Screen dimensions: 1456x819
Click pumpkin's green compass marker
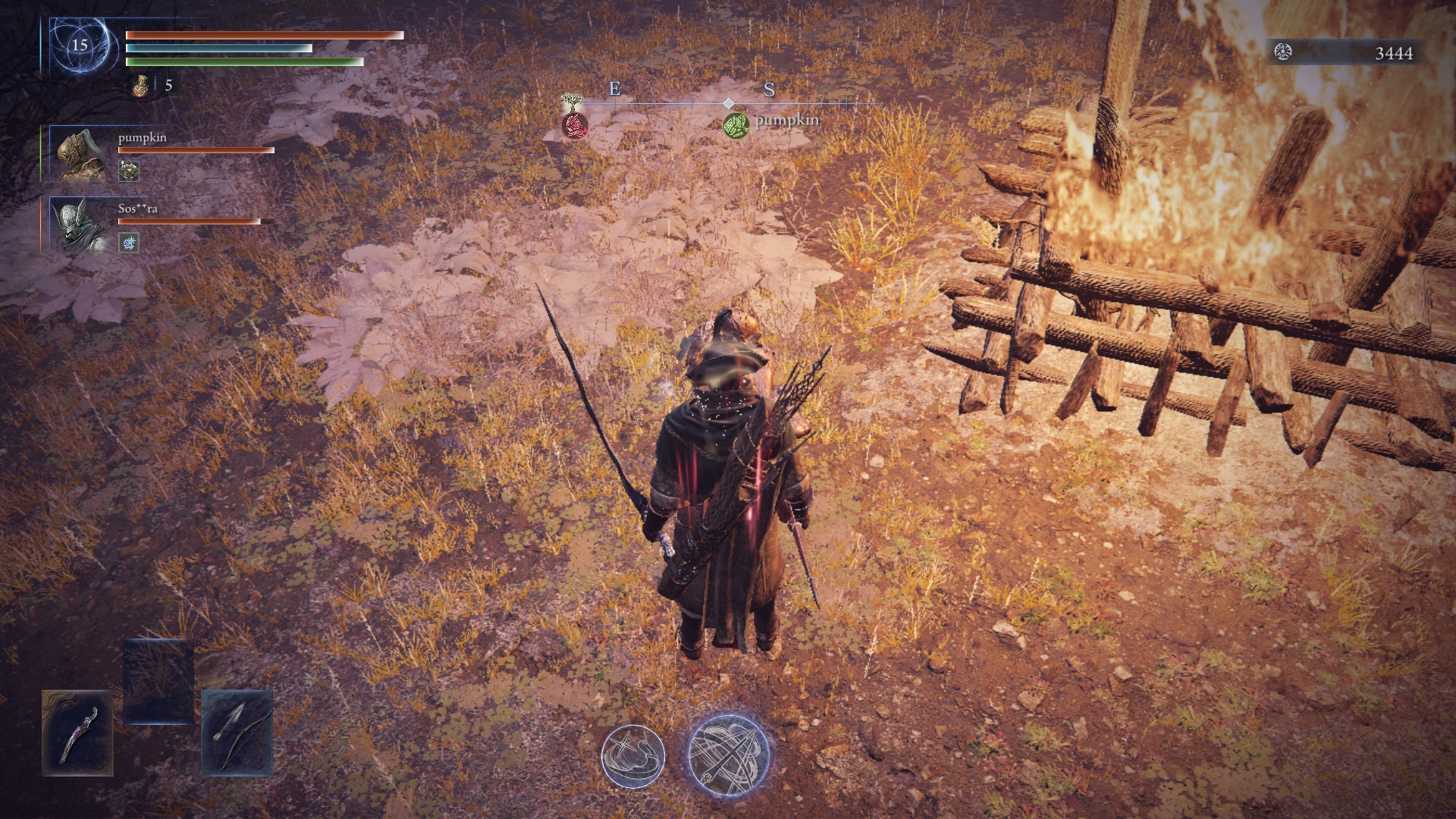[x=736, y=124]
